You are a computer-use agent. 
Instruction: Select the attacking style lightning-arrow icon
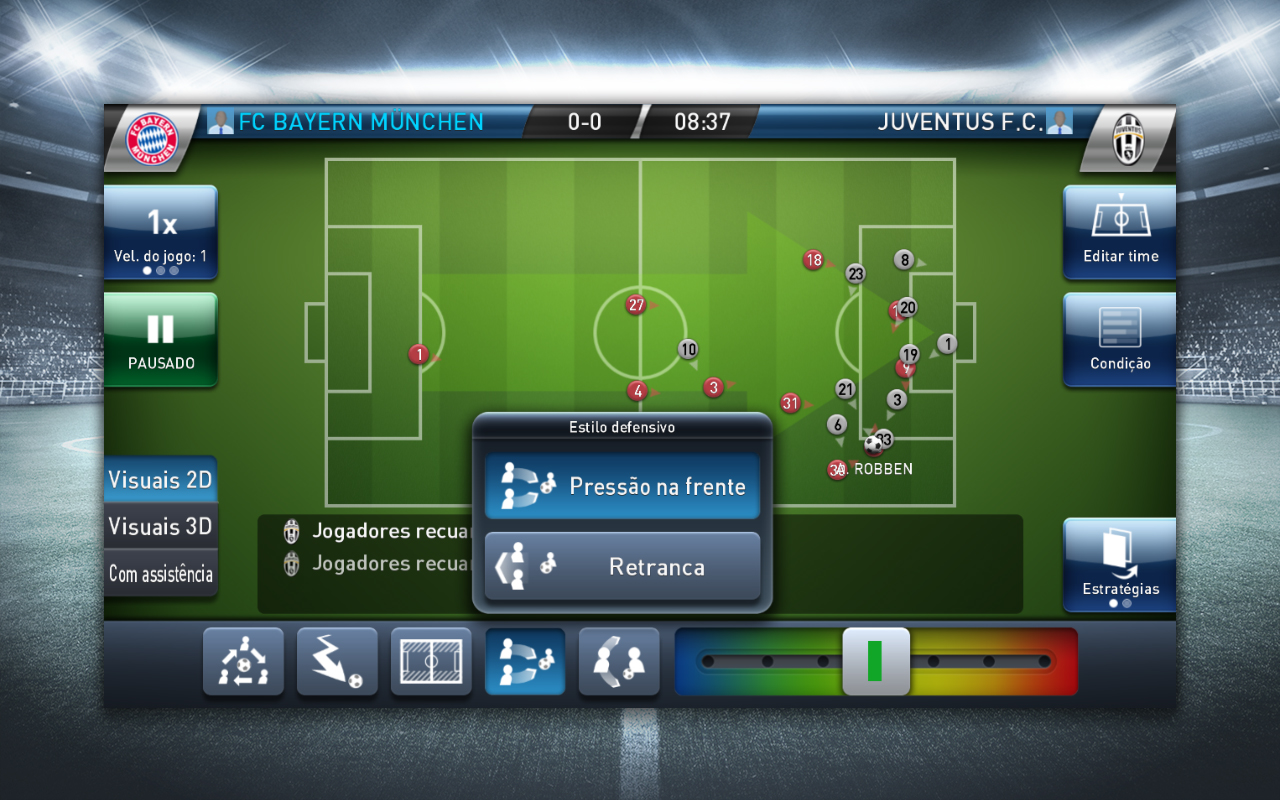coord(337,661)
